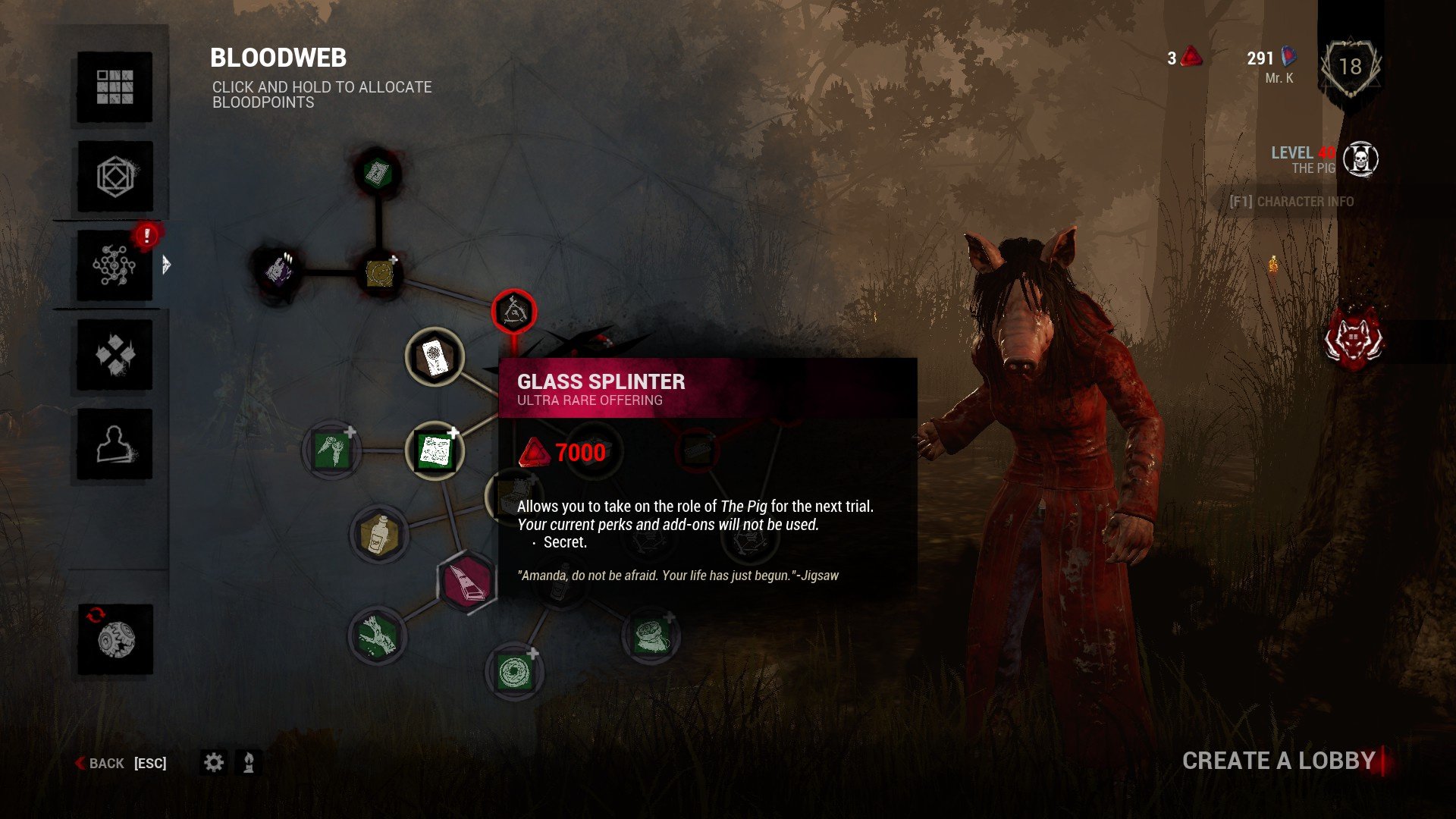The width and height of the screenshot is (1456, 819).
Task: Select the green map node with plus
Action: click(x=435, y=451)
